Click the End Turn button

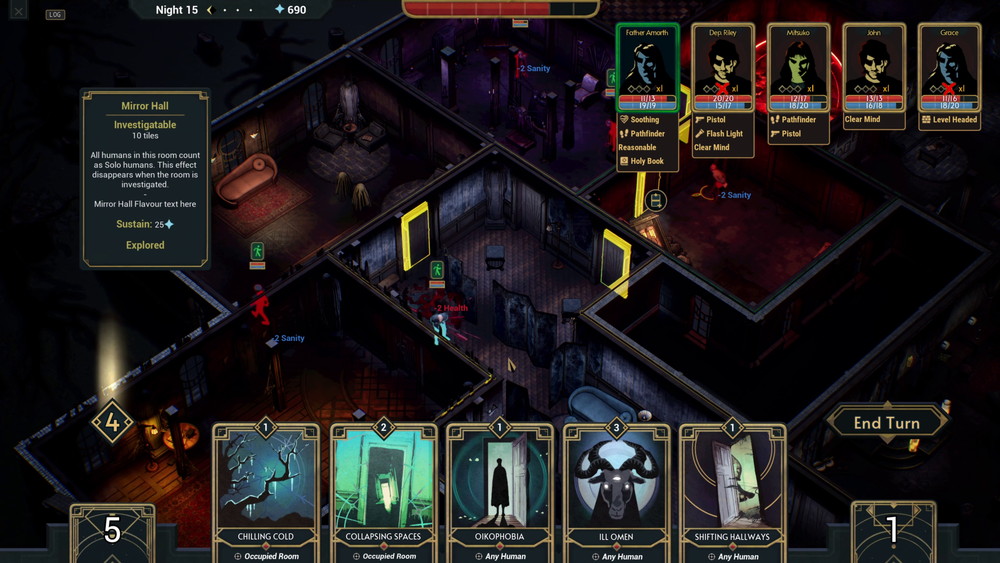click(x=886, y=423)
